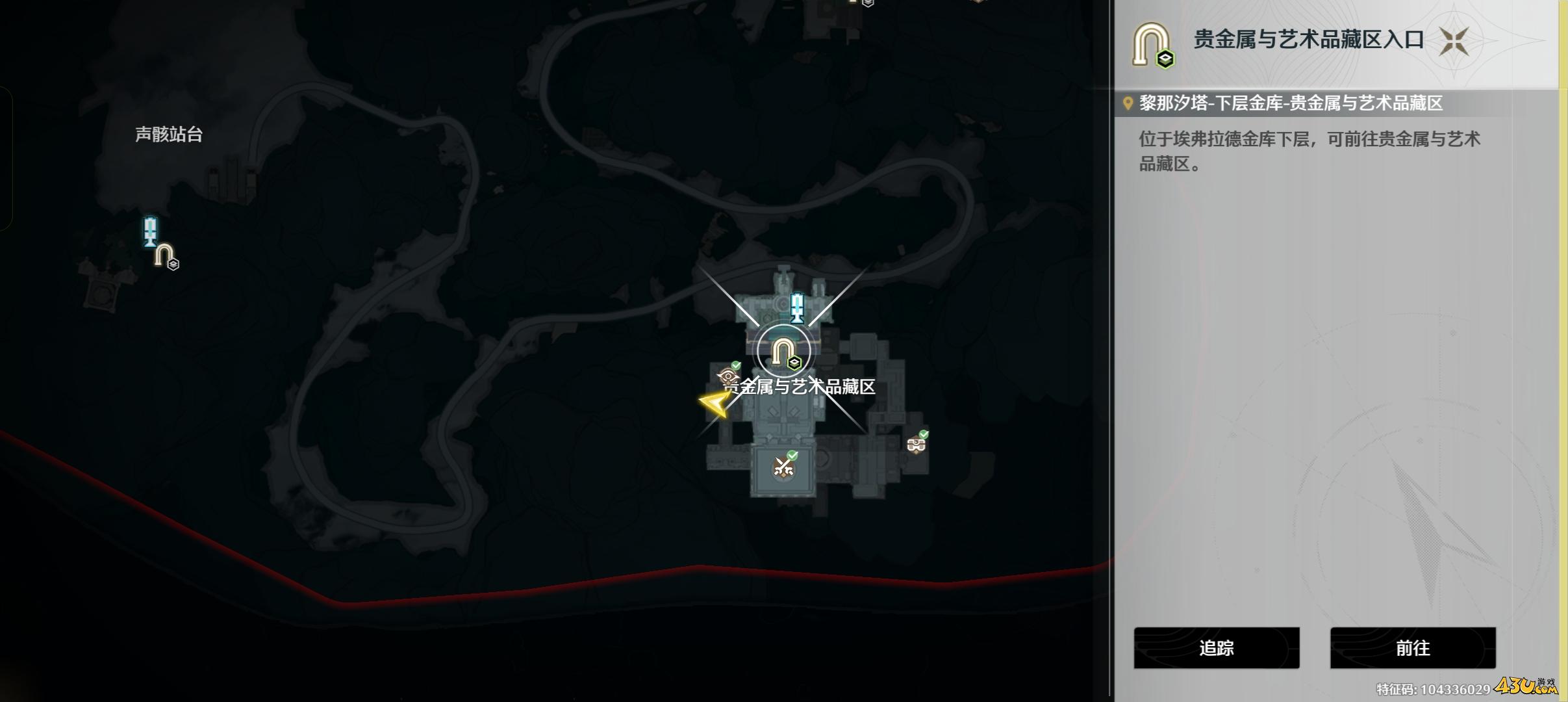Screen dimensions: 1568x702
Task: Click the goggles marker east of vault
Action: pyautogui.click(x=917, y=445)
